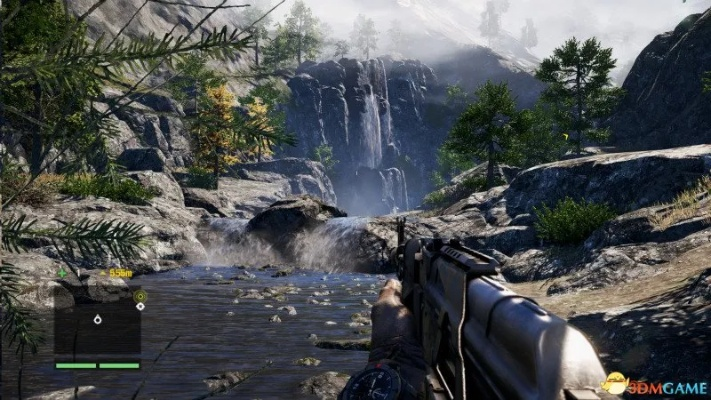The width and height of the screenshot is (711, 400).
Task: Click the minimap panel
Action: pos(97,329)
